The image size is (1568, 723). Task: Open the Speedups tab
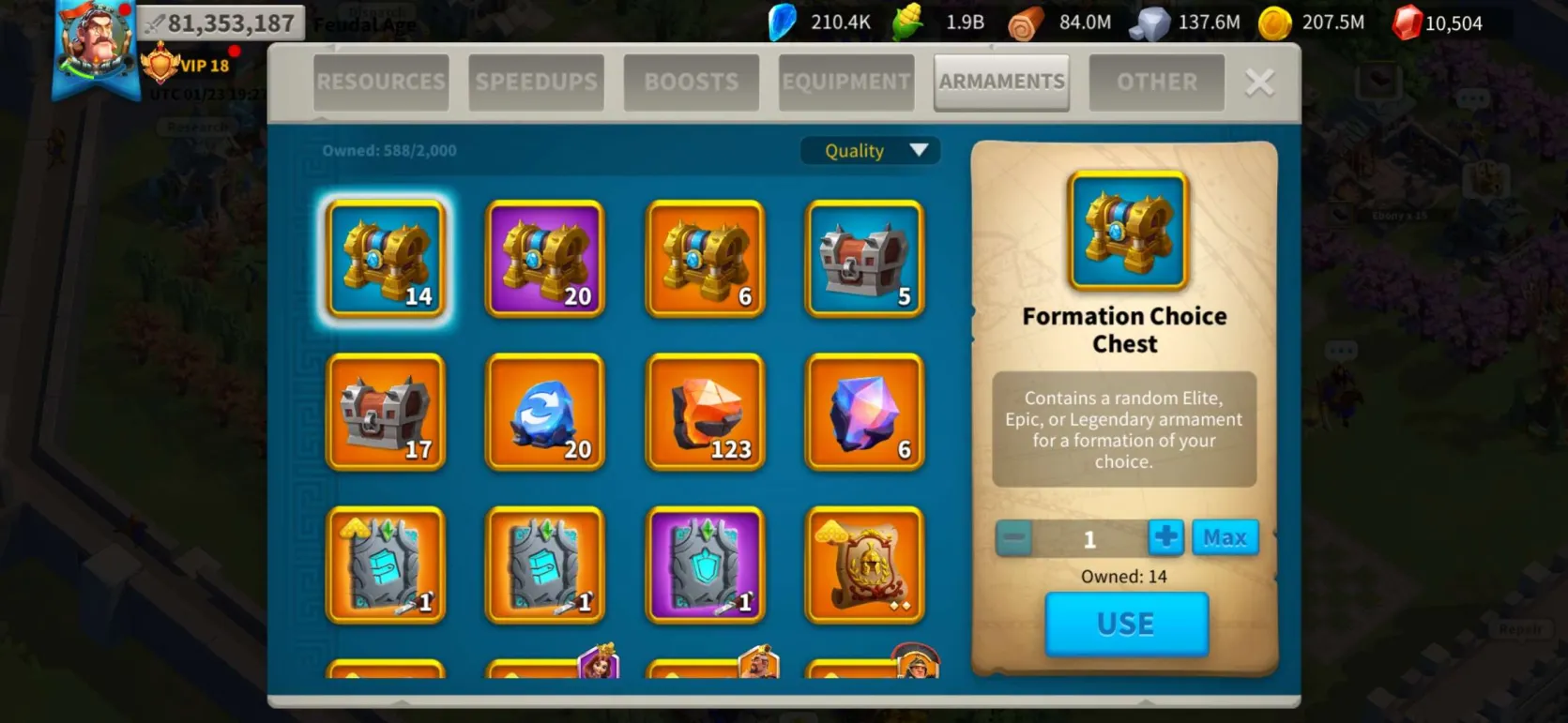pos(536,83)
